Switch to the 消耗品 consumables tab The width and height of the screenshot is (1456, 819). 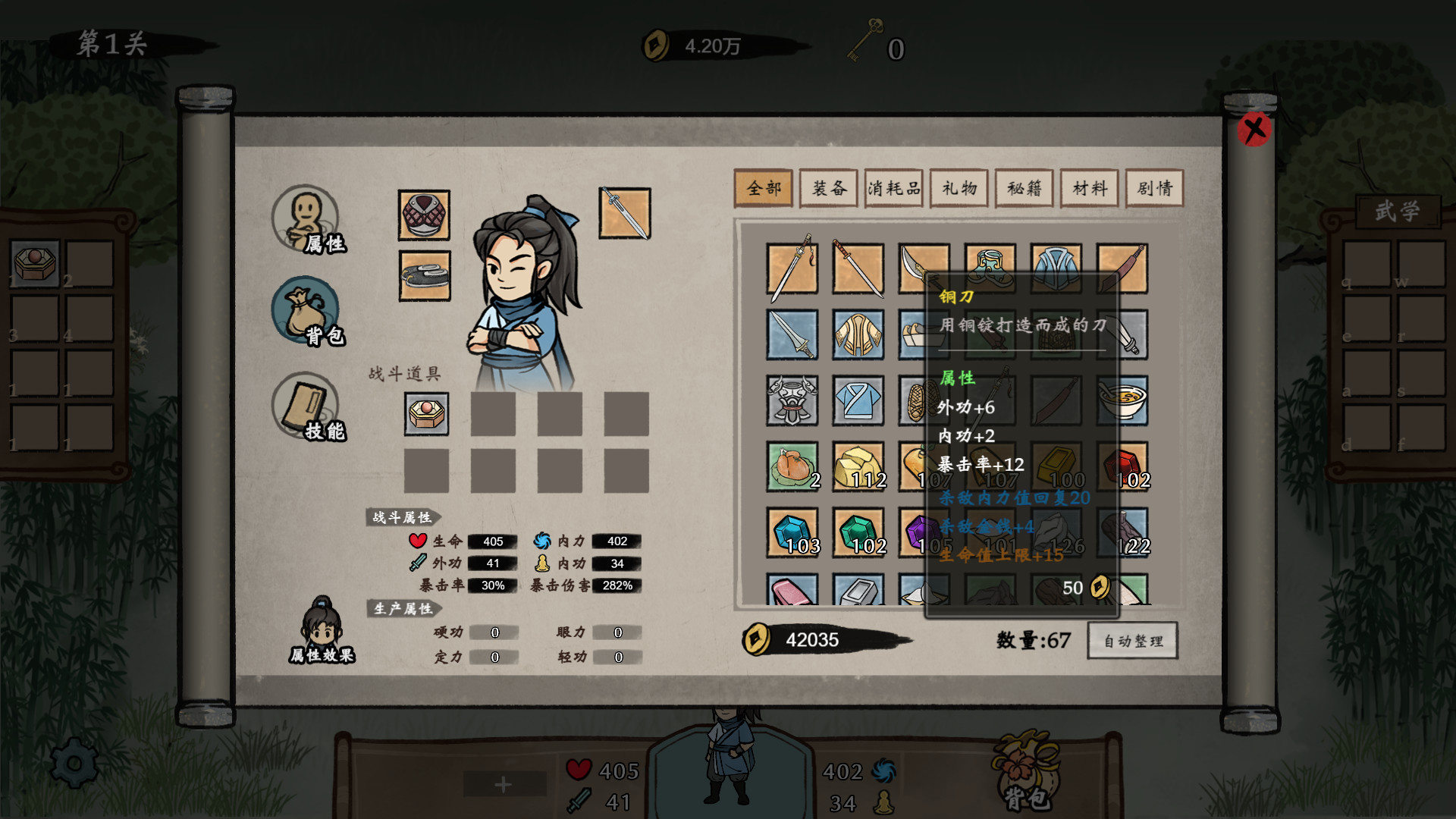click(x=893, y=188)
